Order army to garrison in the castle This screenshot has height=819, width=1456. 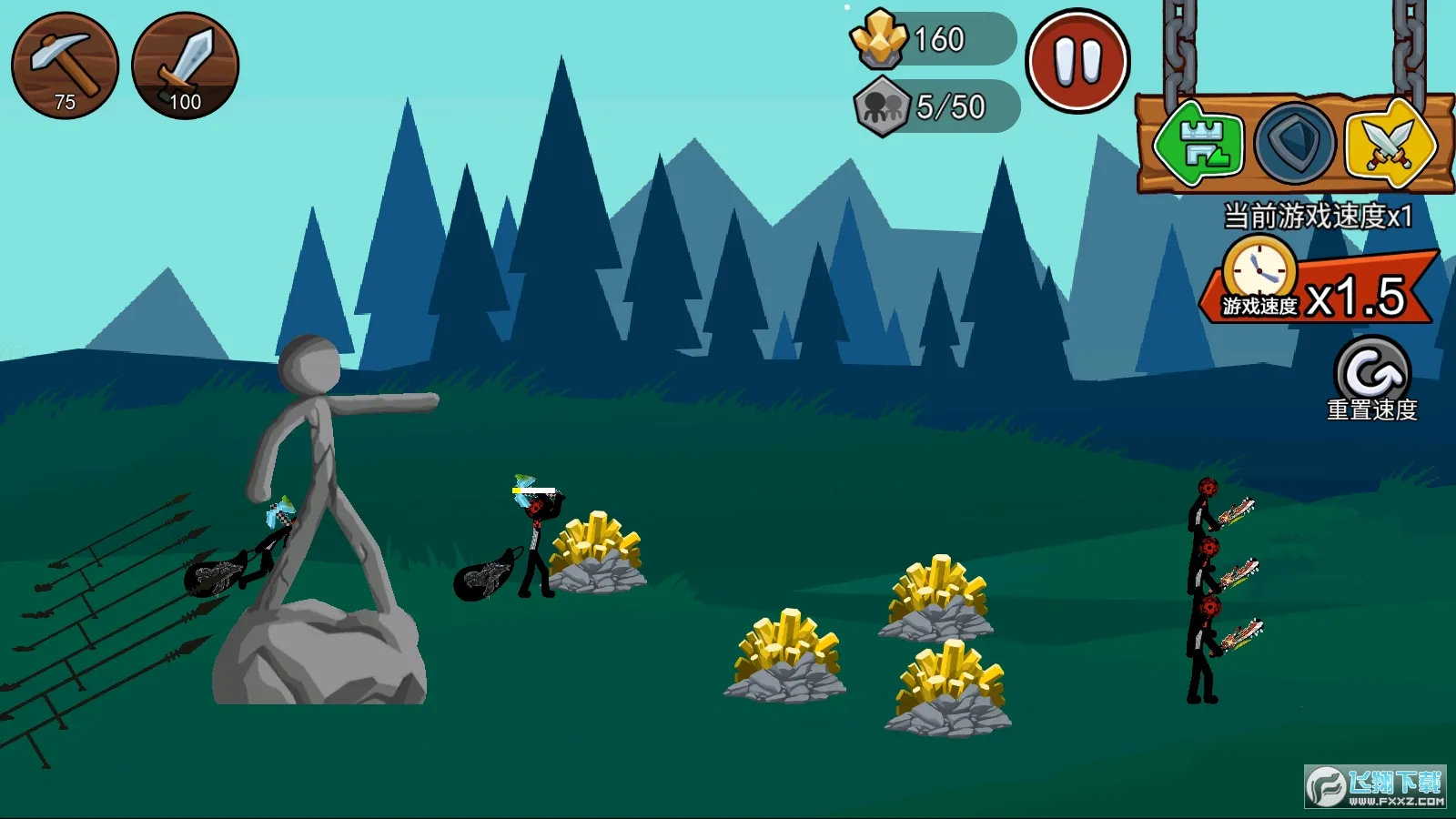click(x=1198, y=145)
